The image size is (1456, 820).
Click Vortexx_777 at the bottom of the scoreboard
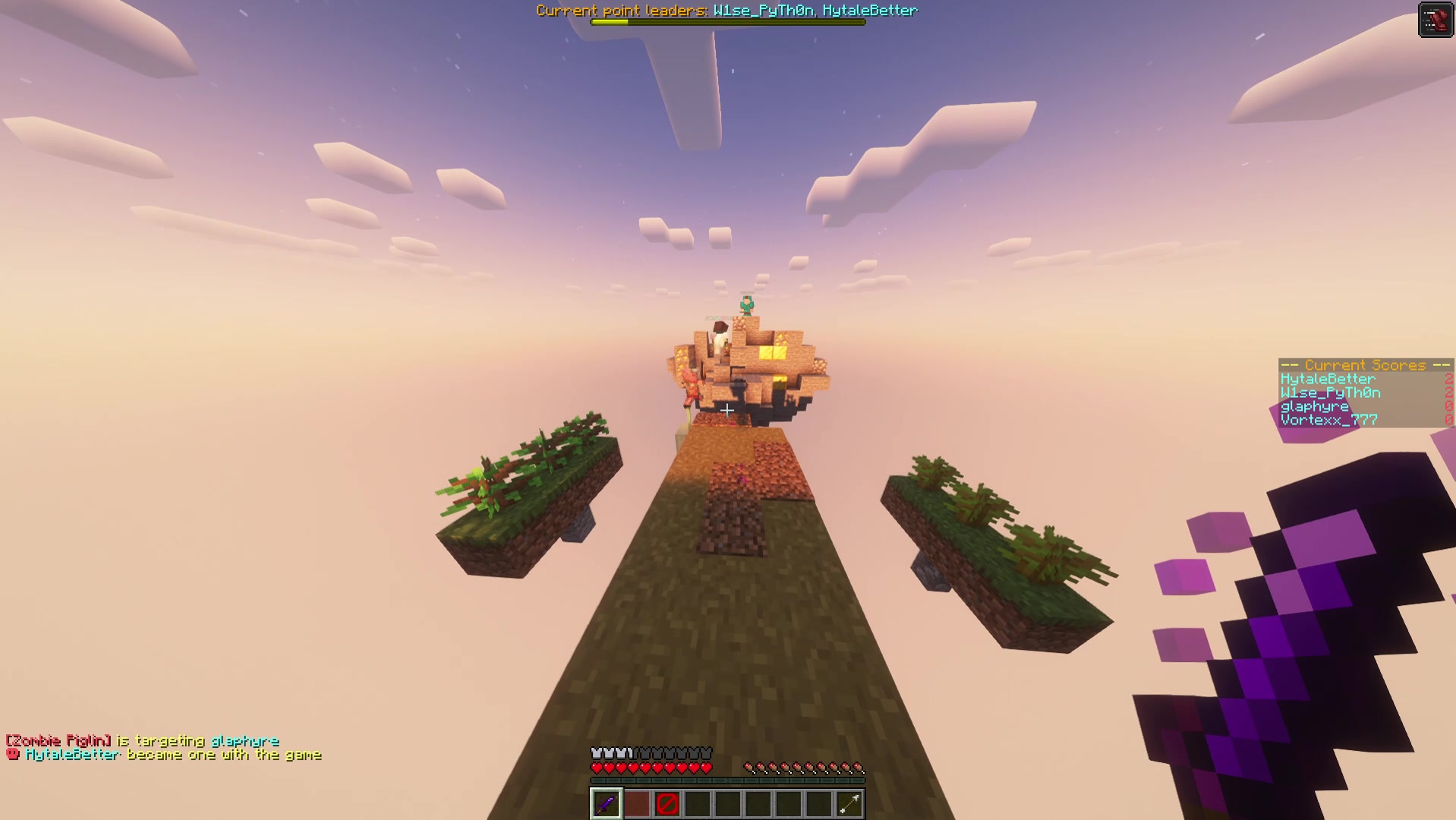click(1328, 420)
